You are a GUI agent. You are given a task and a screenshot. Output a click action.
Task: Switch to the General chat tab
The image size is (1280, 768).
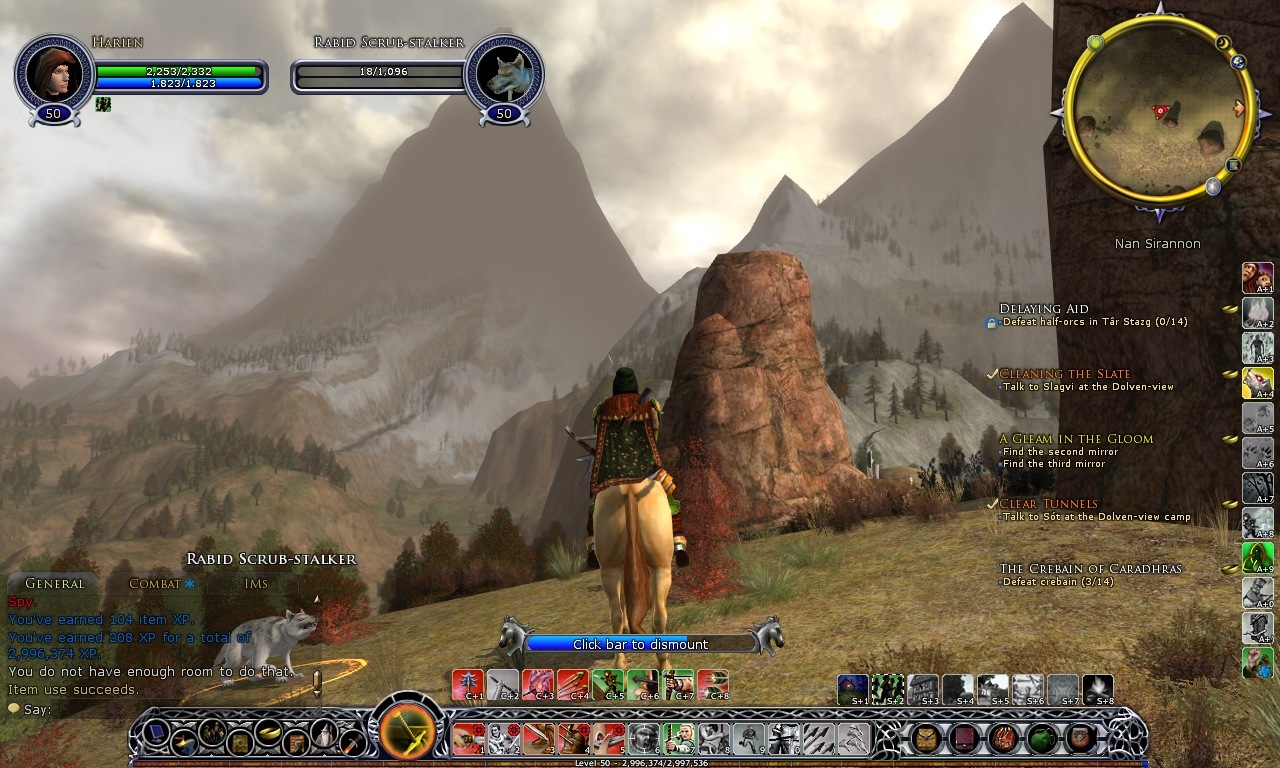54,583
